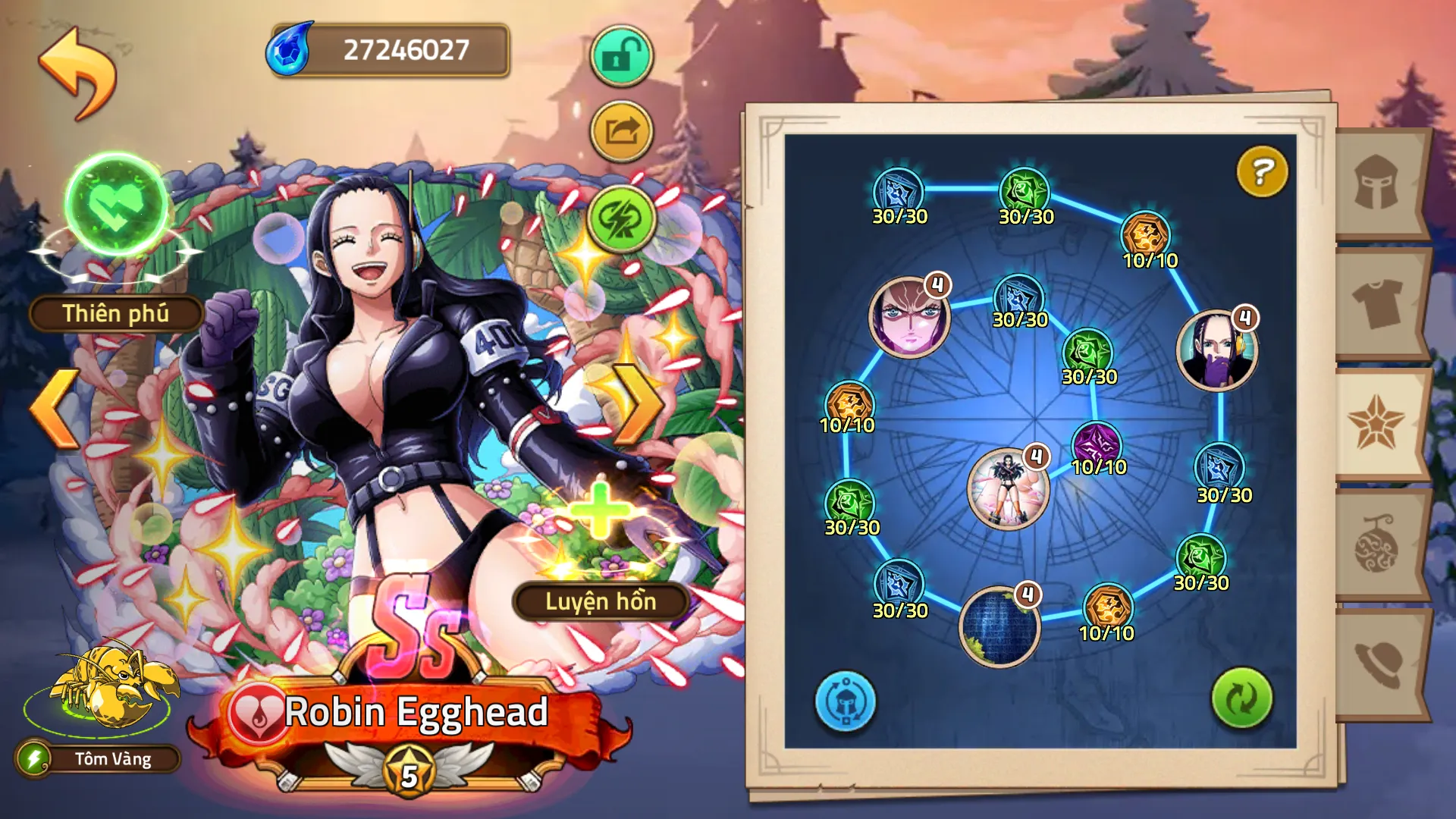
Task: Click the blue helmet reset button
Action: 845,701
